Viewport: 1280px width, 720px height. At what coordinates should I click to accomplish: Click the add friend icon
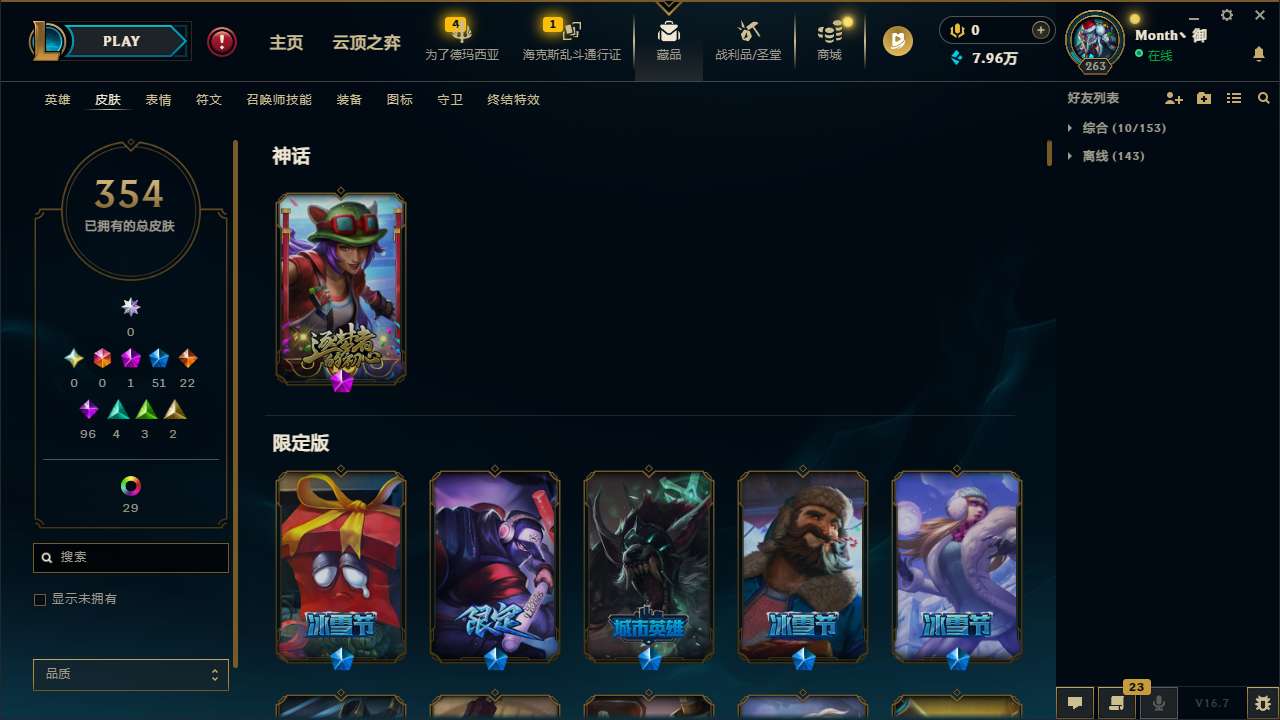1174,98
